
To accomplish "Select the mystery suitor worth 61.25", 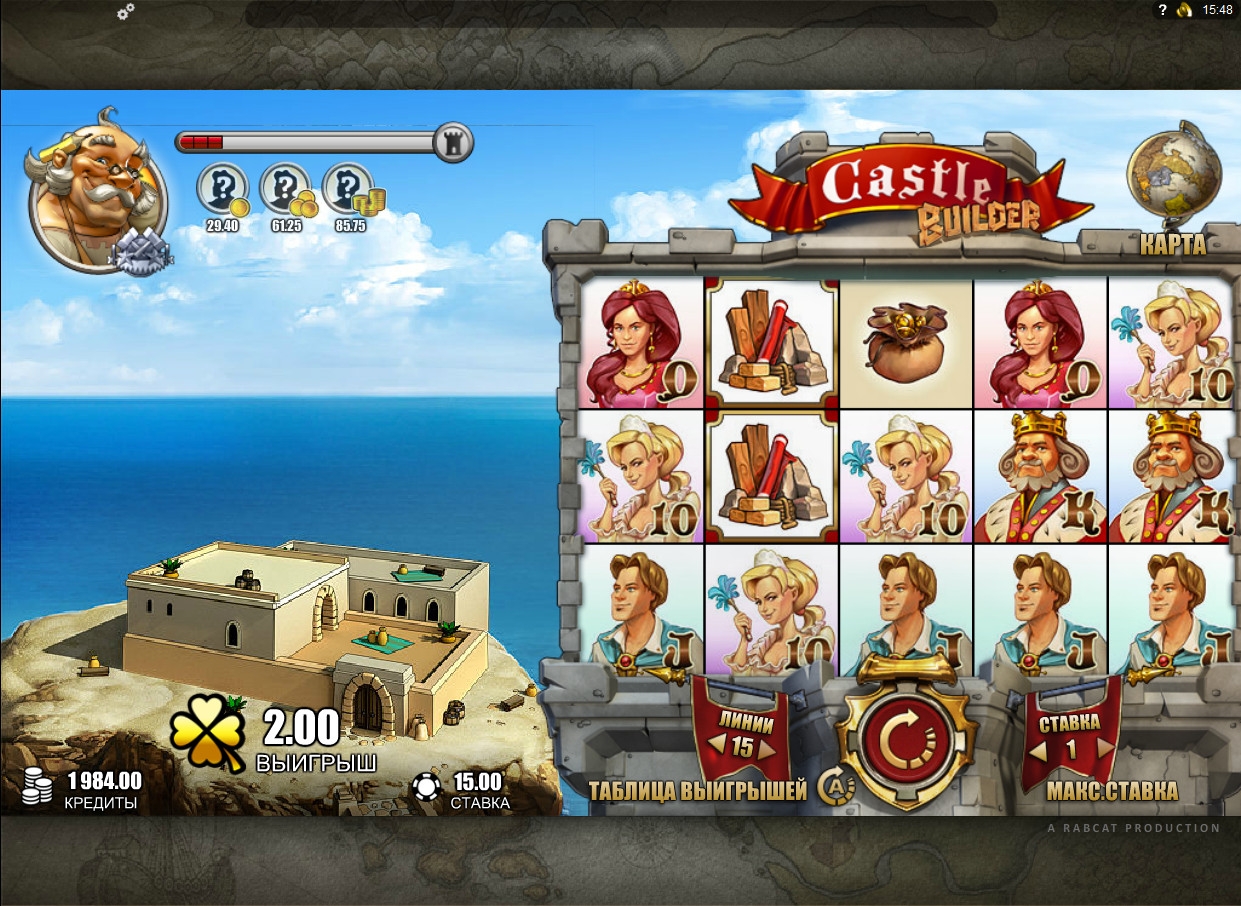I will pyautogui.click(x=284, y=190).
